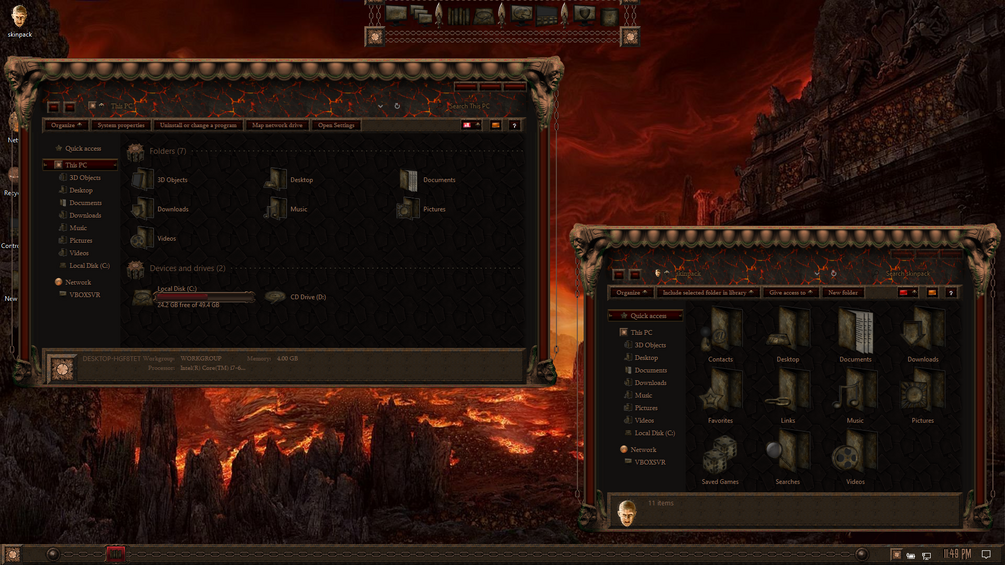The width and height of the screenshot is (1005, 565).
Task: Choose Open Settings in the toolbar
Action: pos(336,125)
